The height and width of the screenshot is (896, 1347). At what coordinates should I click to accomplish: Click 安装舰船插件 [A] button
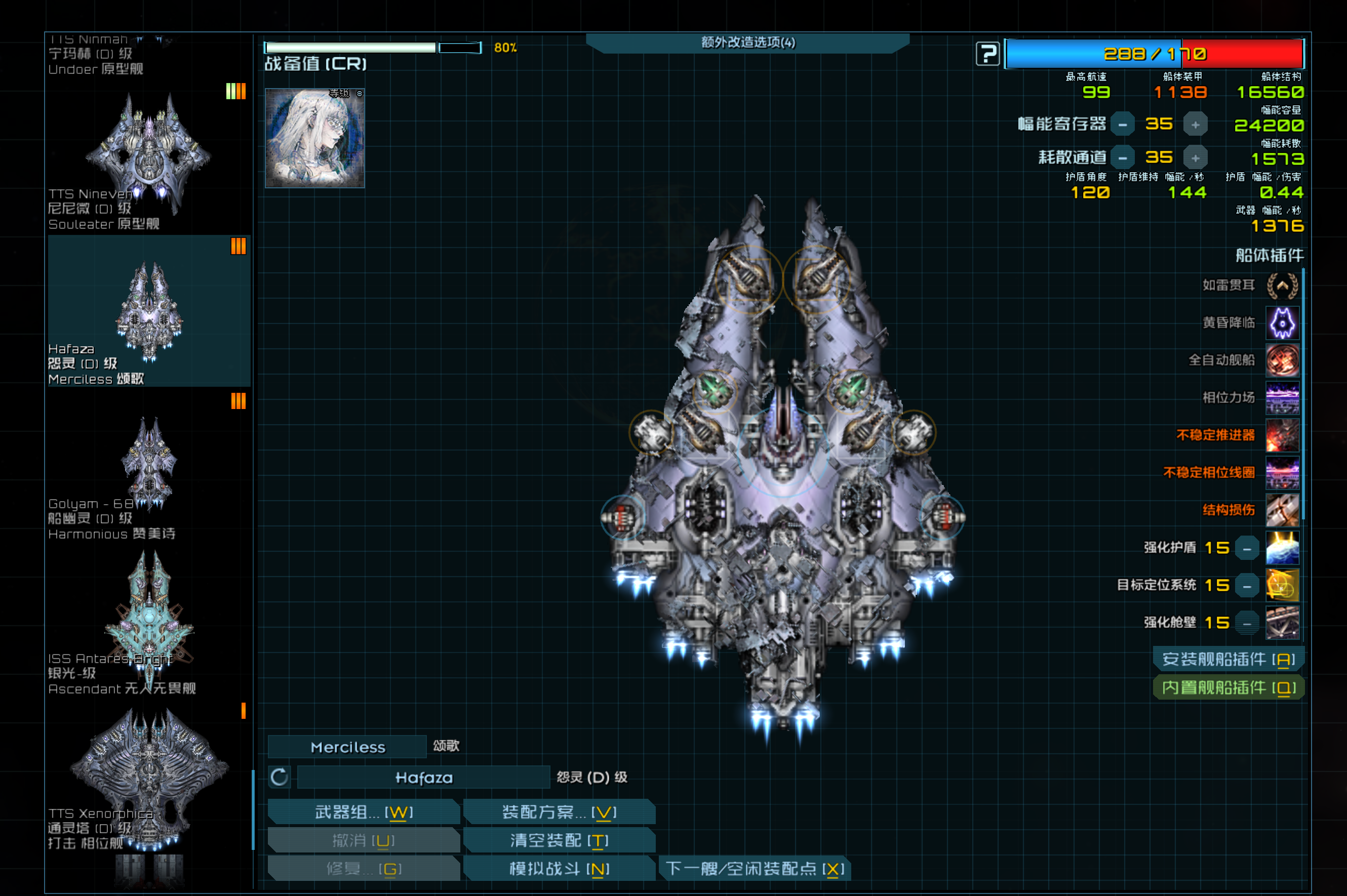pos(1227,658)
